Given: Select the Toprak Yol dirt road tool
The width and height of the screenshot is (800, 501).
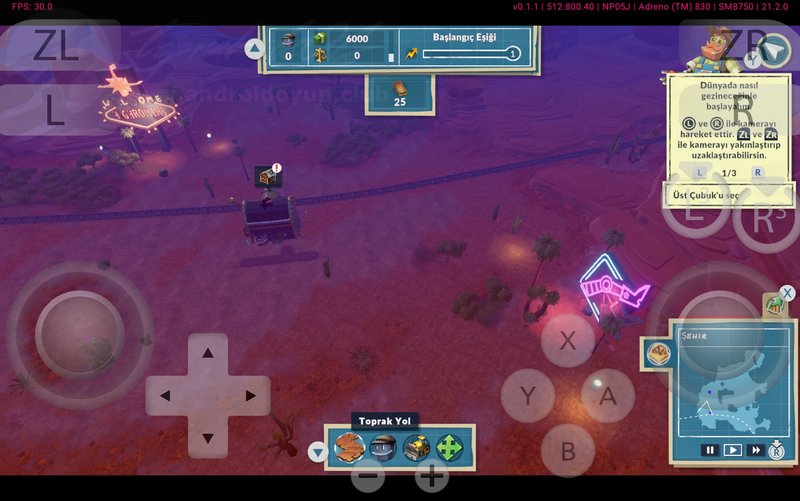Looking at the screenshot, I should (x=349, y=448).
